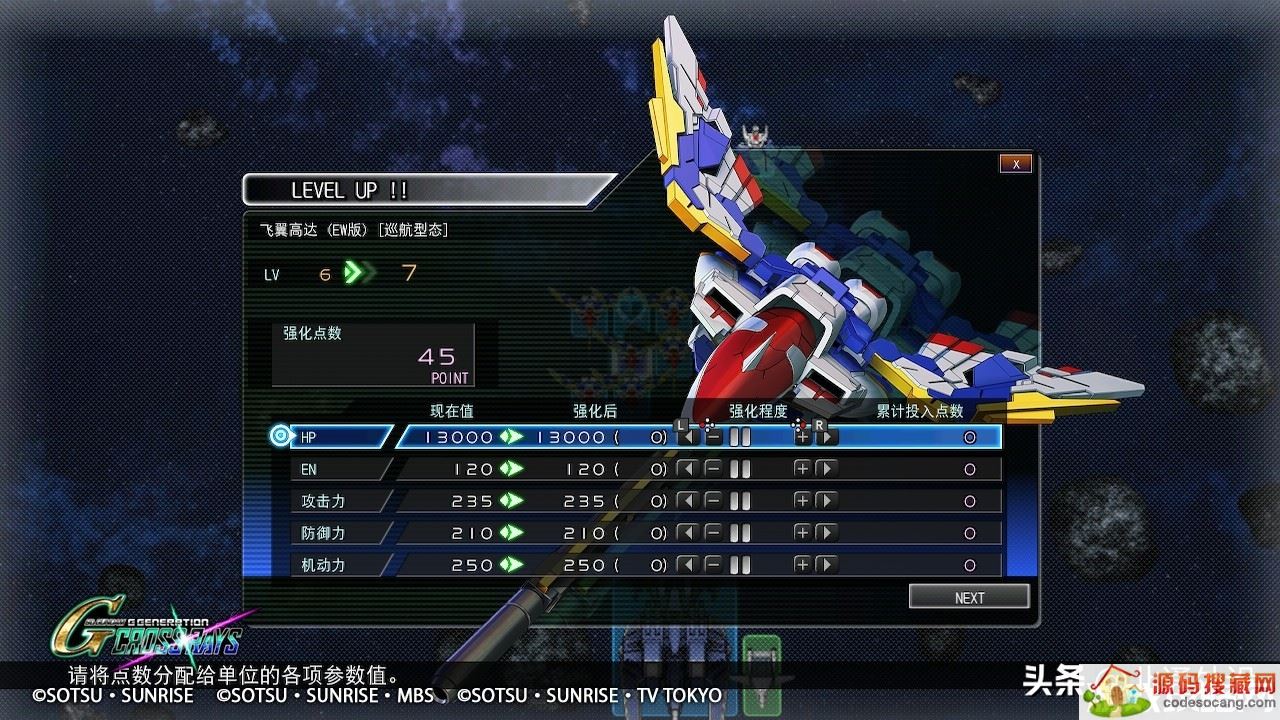
Task: Remove a point from EN with minus
Action: 713,469
